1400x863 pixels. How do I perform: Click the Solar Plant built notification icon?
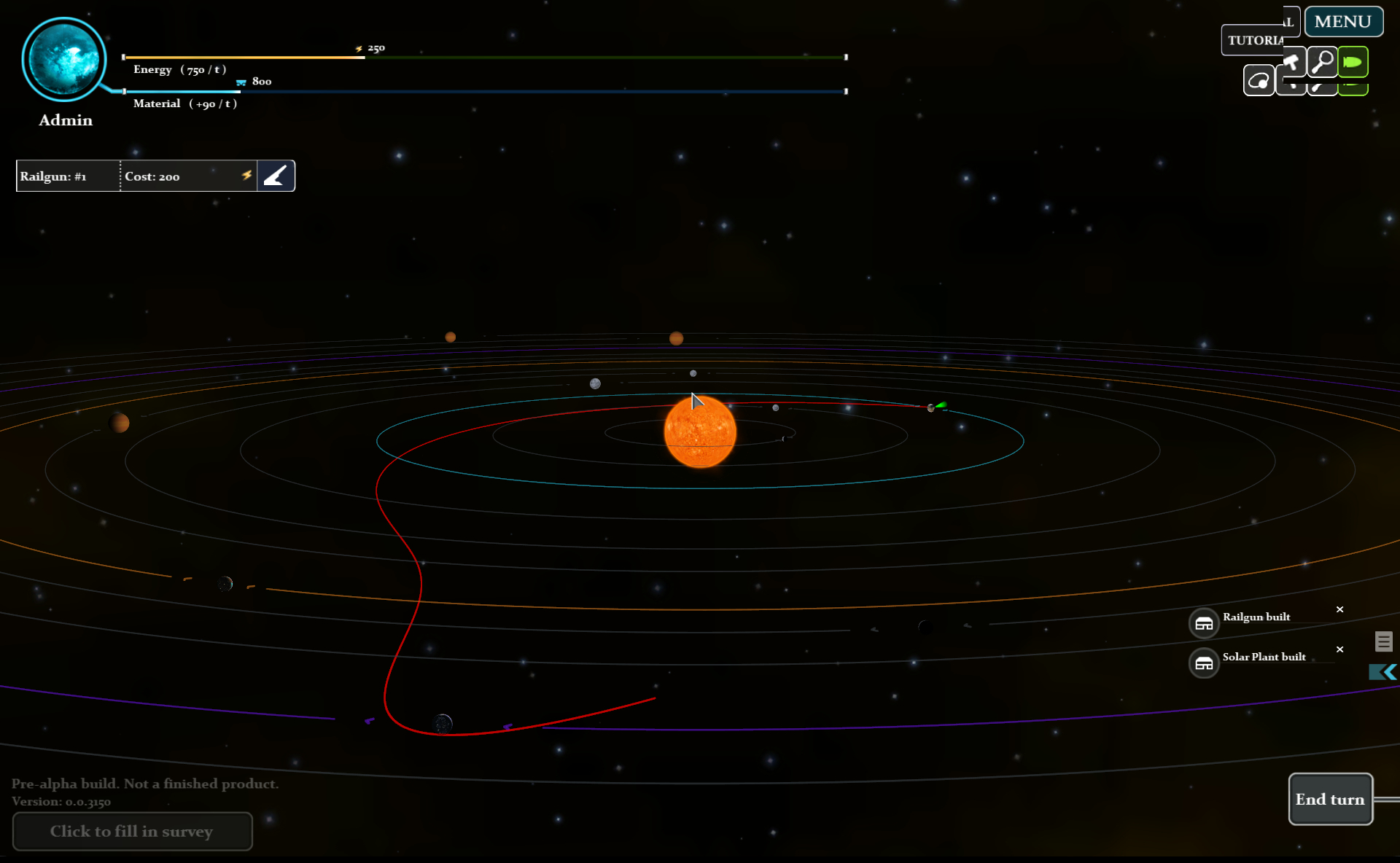pyautogui.click(x=1204, y=663)
